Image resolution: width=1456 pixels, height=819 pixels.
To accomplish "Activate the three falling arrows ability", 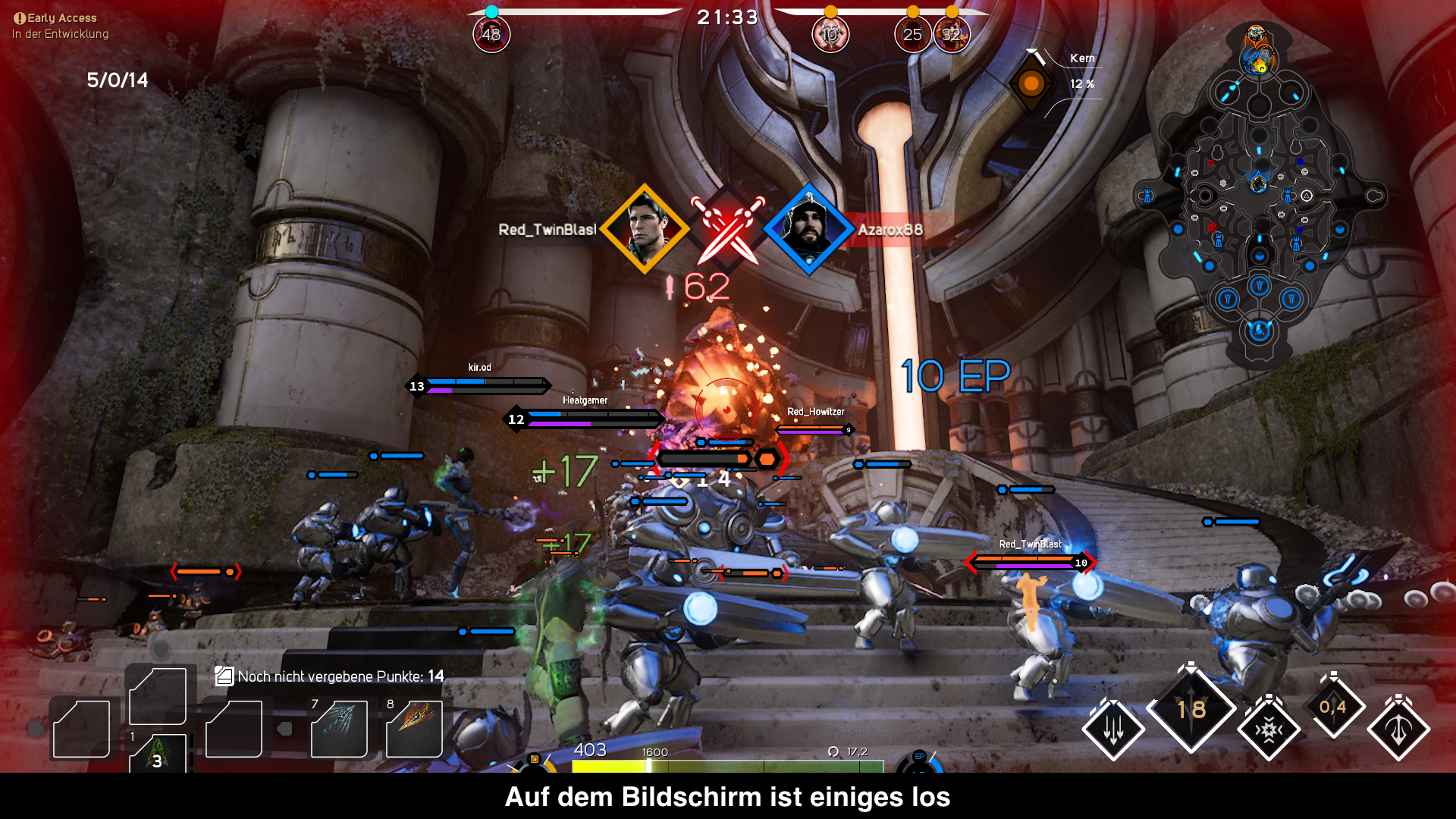I will pos(1113,730).
